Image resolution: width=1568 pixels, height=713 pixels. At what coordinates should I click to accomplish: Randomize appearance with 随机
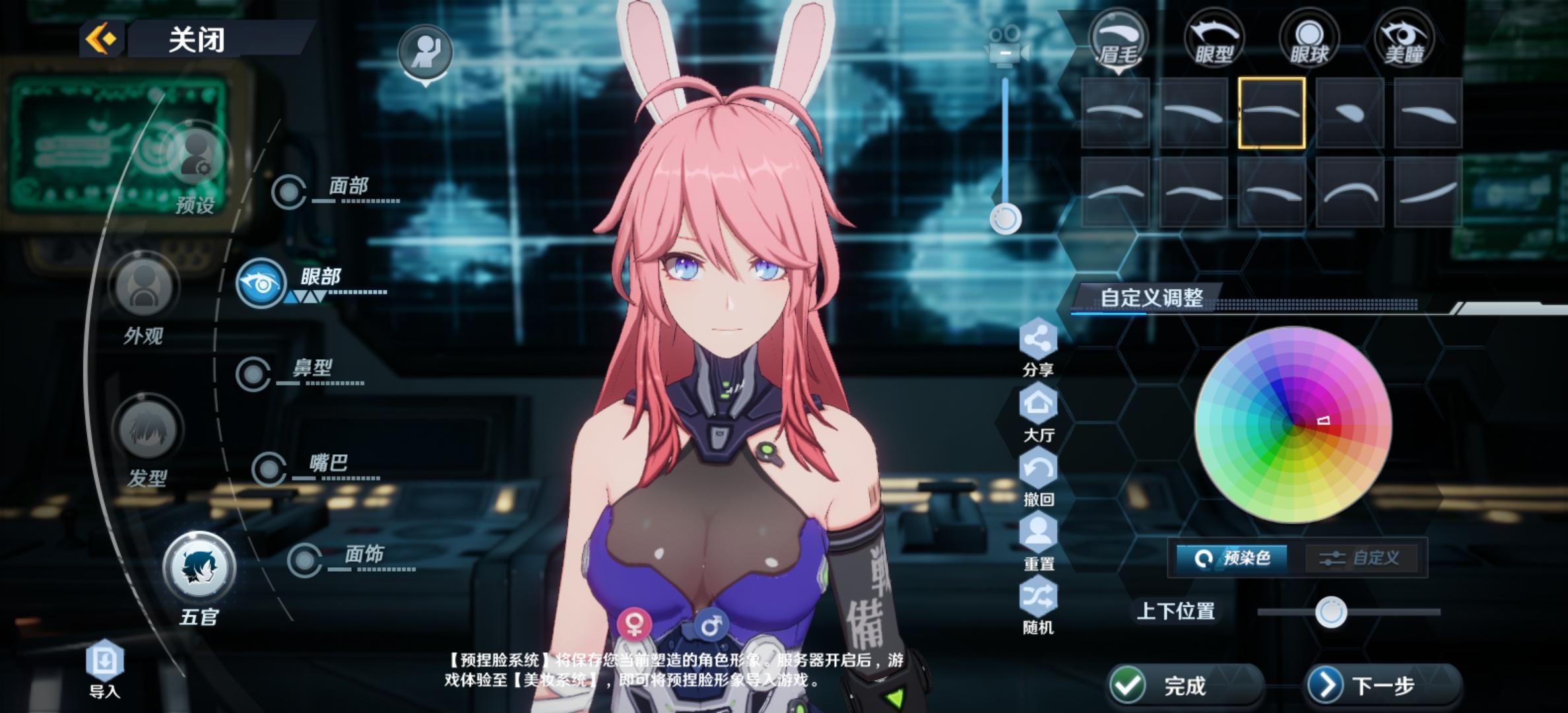1038,605
